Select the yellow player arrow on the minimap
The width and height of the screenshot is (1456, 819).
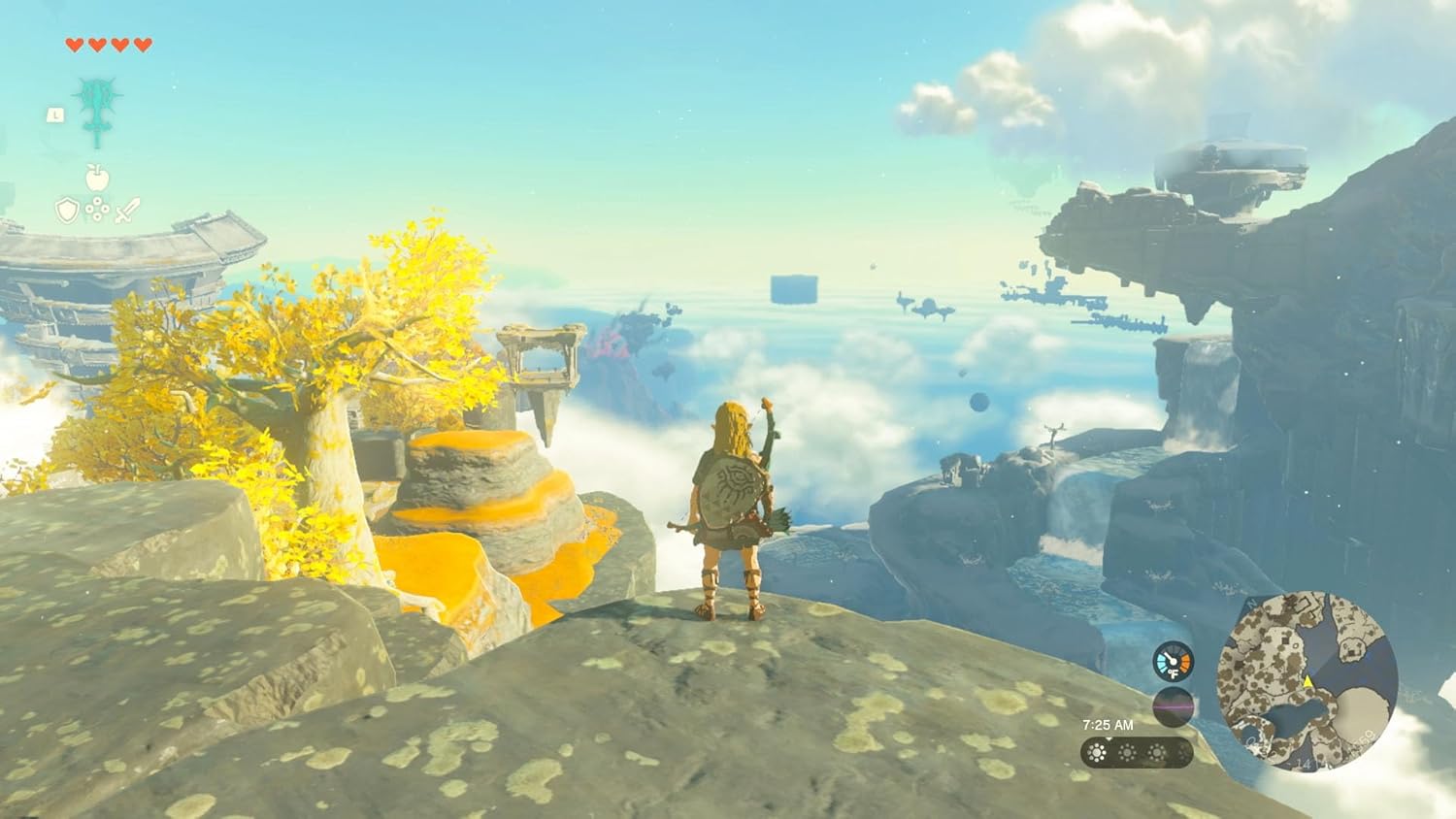coord(1307,682)
